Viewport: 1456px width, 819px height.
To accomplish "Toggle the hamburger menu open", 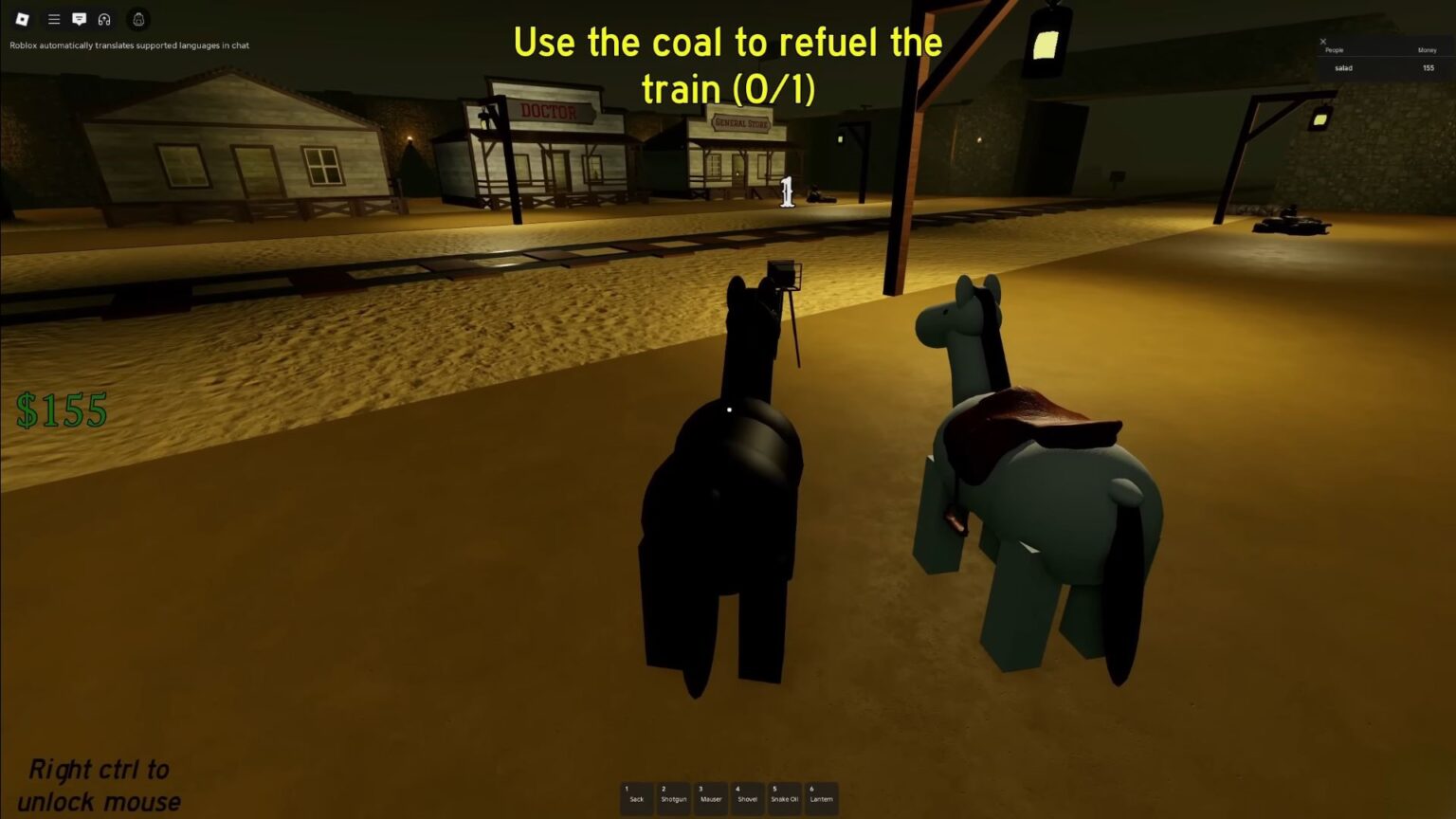I will pos(54,19).
